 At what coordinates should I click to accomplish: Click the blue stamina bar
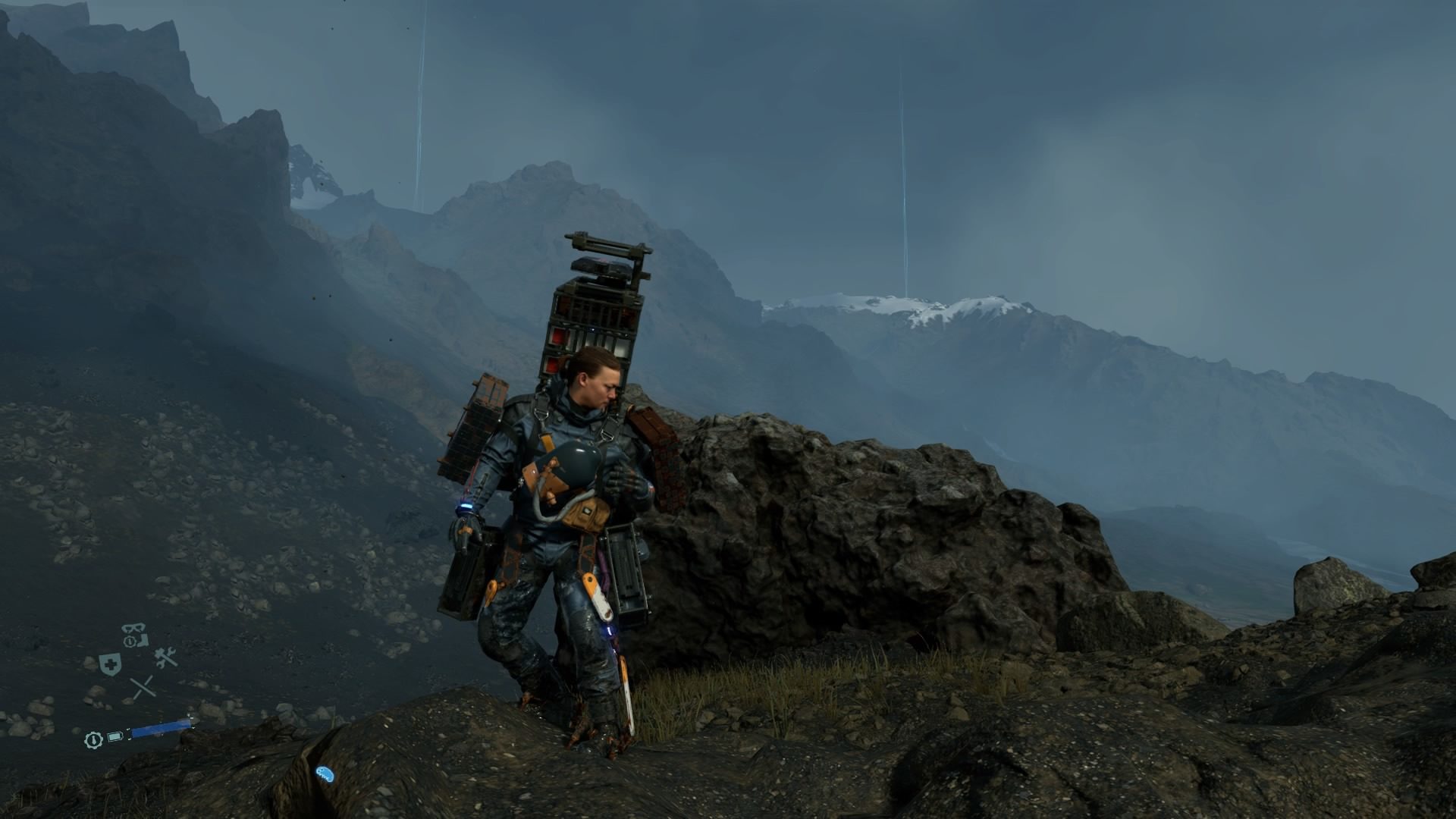161,728
